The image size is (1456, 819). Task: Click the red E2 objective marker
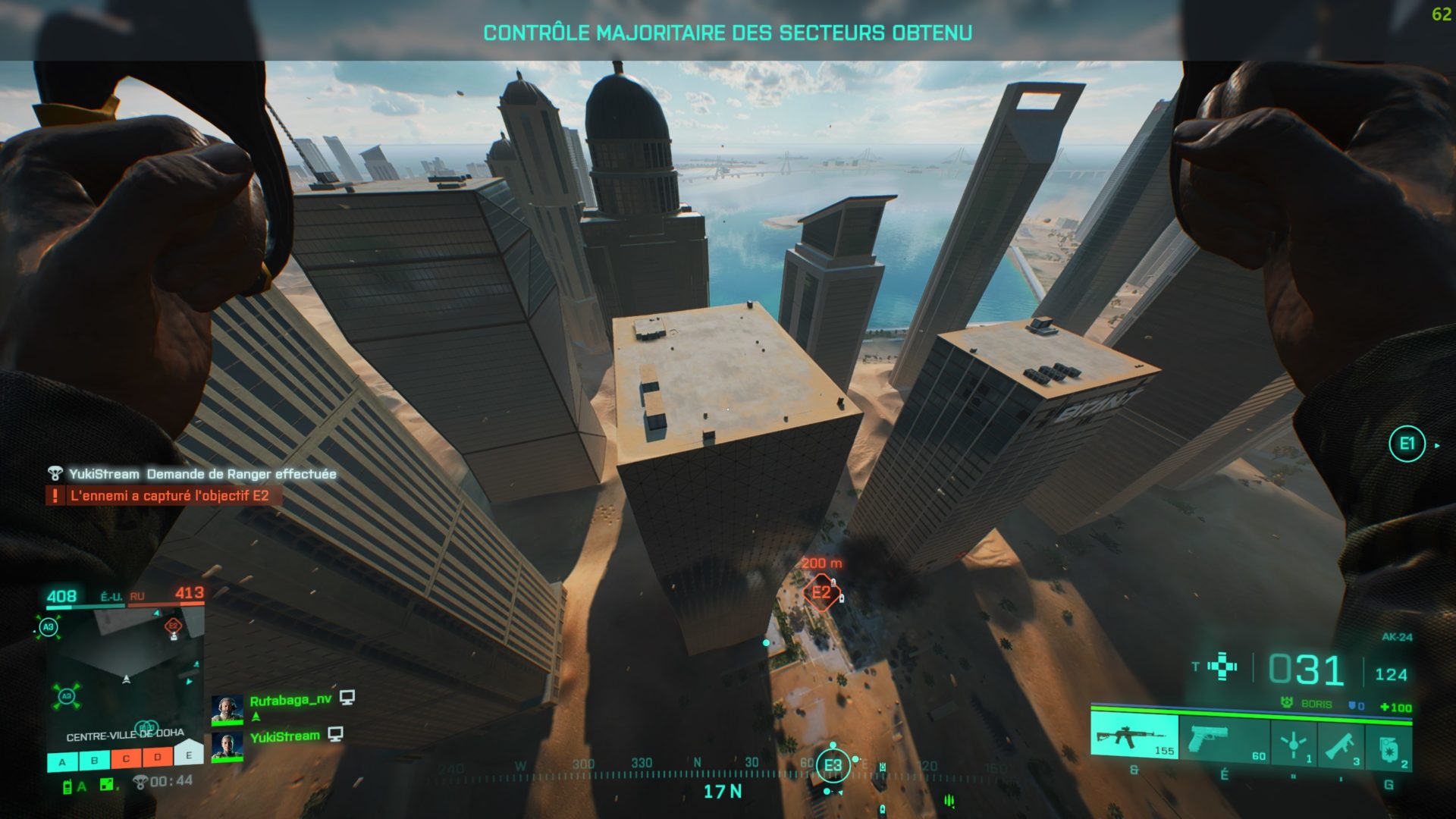(x=821, y=592)
